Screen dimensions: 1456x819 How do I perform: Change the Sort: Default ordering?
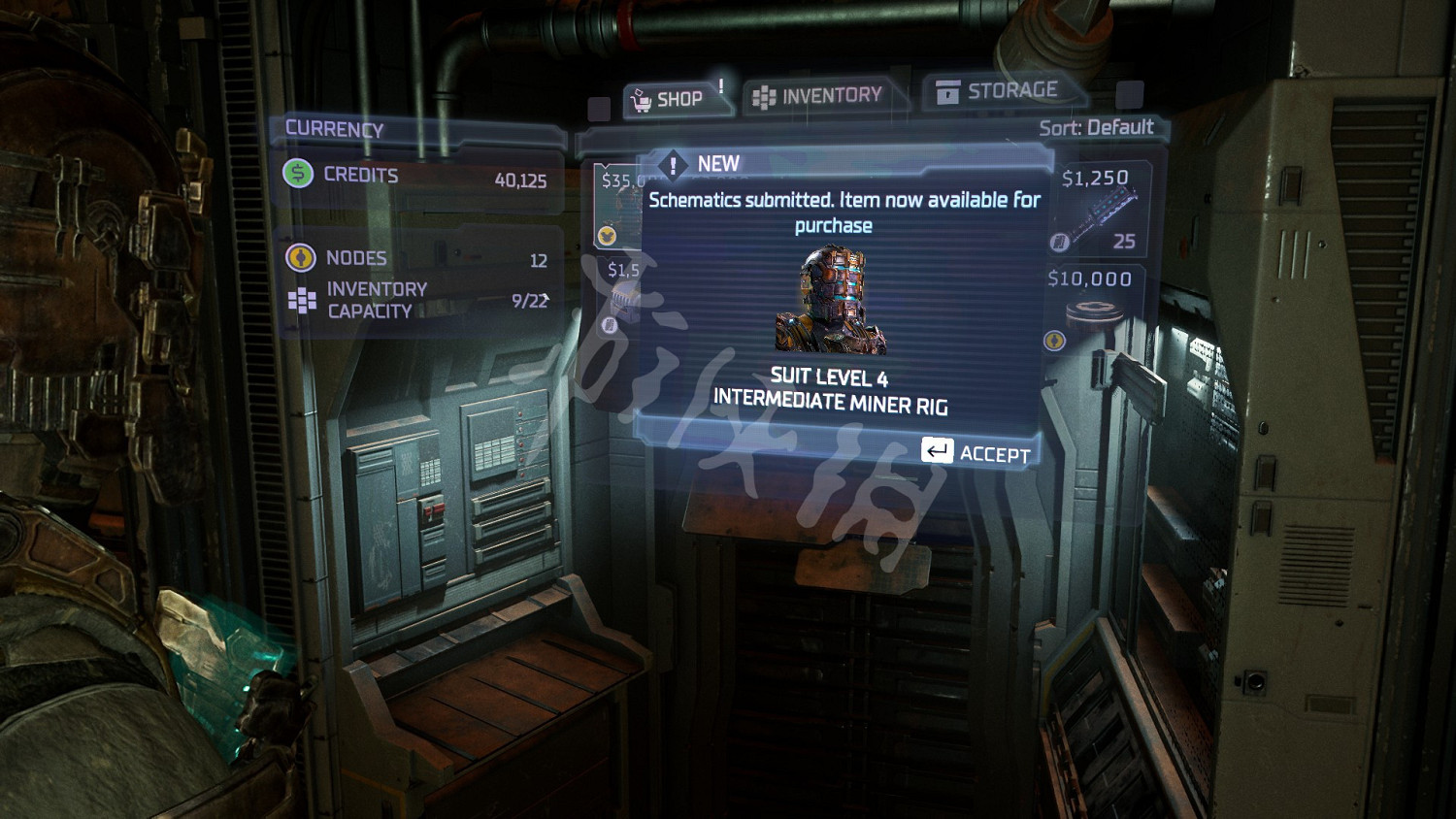(x=1095, y=128)
